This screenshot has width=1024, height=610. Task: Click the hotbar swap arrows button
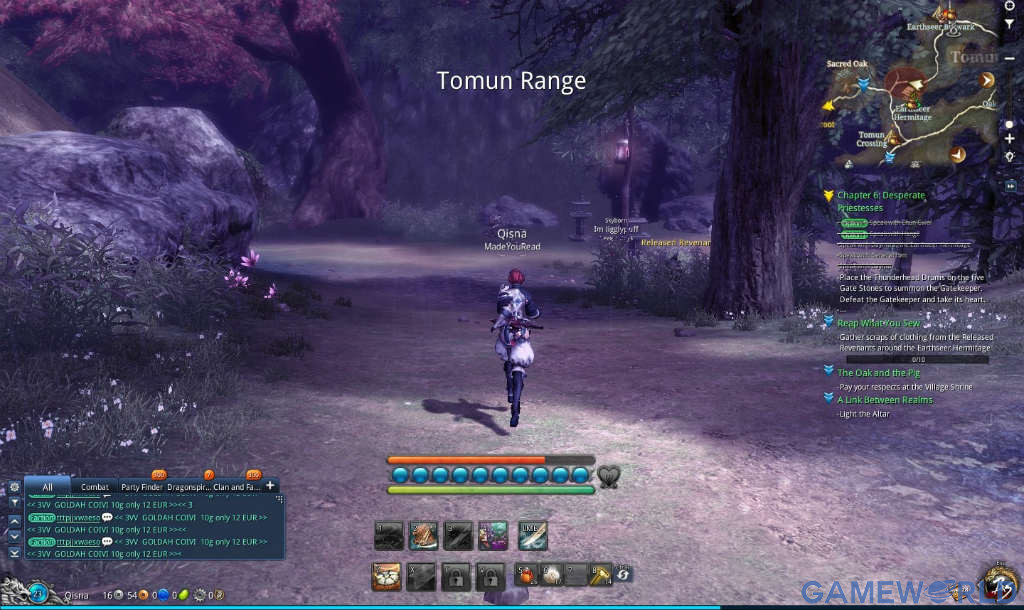[x=623, y=575]
